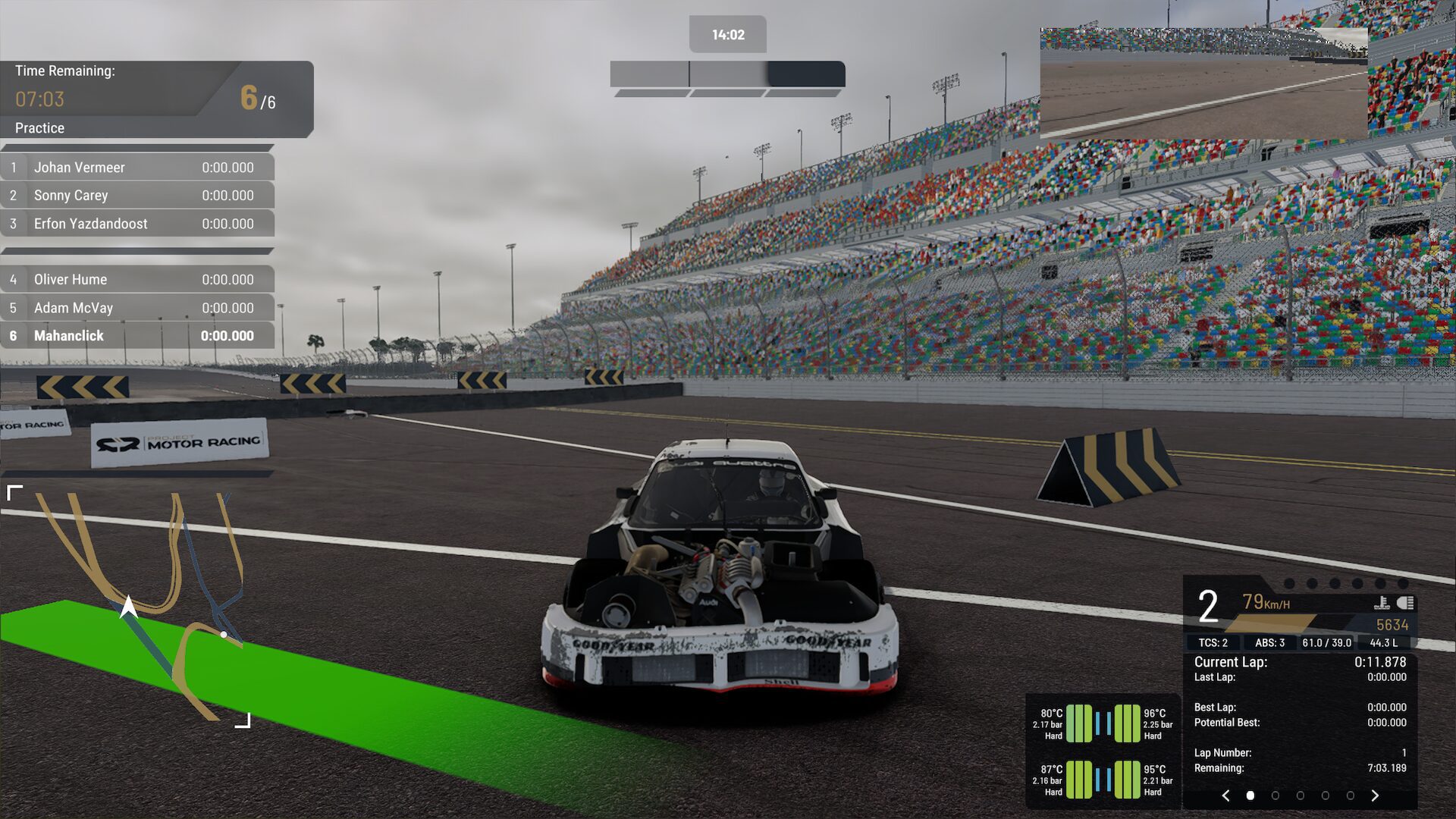Image resolution: width=1456 pixels, height=819 pixels.
Task: Click the session progress bar under 14:02
Action: coord(726,74)
